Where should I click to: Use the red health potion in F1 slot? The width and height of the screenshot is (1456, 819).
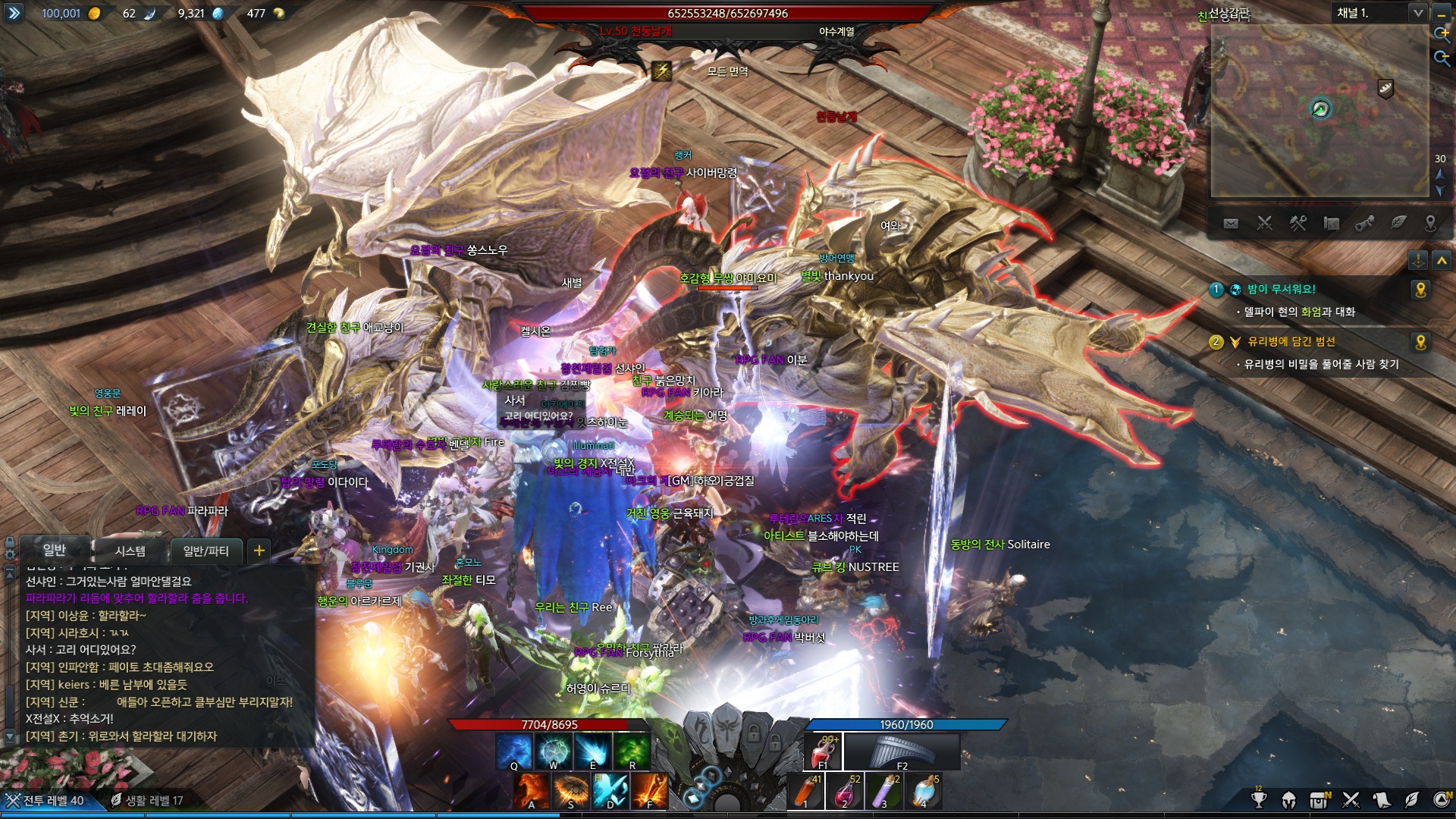pos(824,752)
